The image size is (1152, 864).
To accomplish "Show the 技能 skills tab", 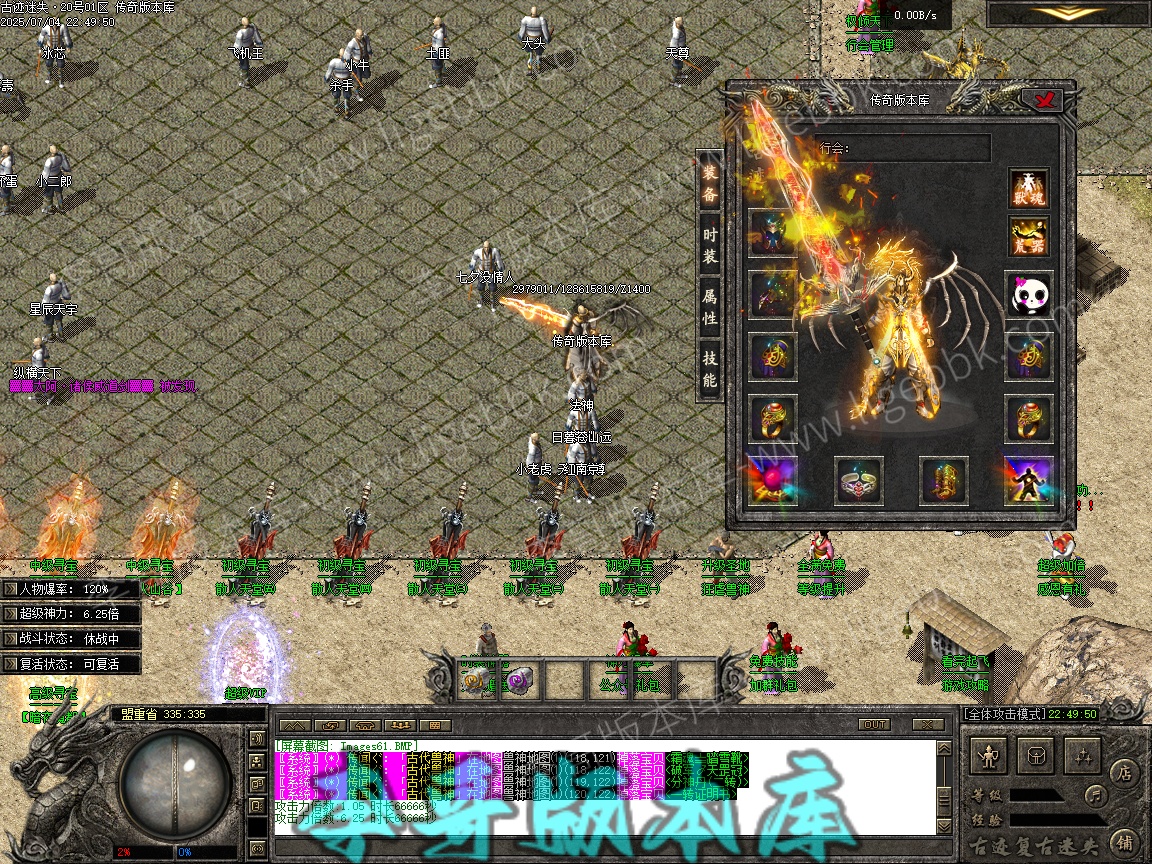I will 709,367.
